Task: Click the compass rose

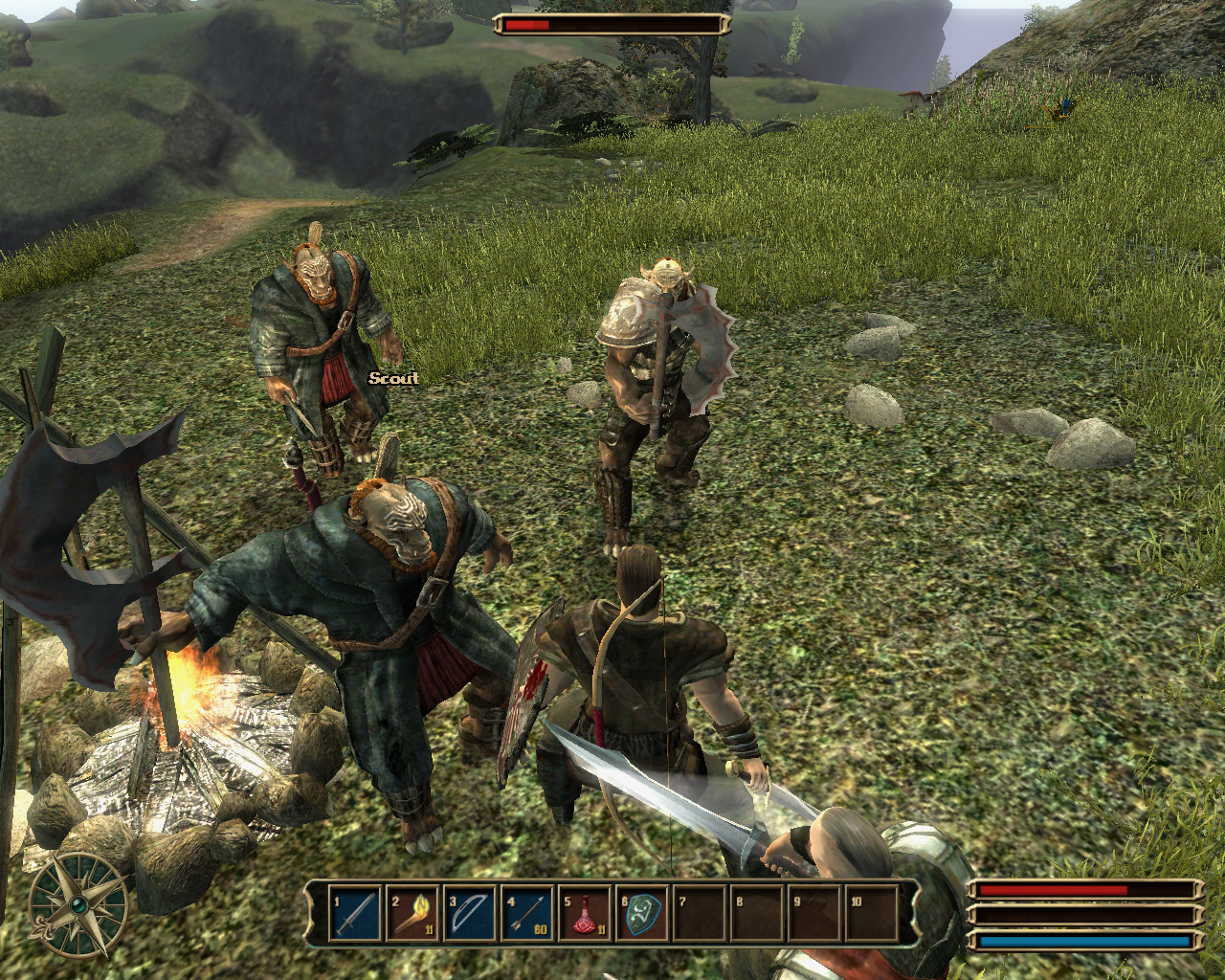Action: (78, 904)
